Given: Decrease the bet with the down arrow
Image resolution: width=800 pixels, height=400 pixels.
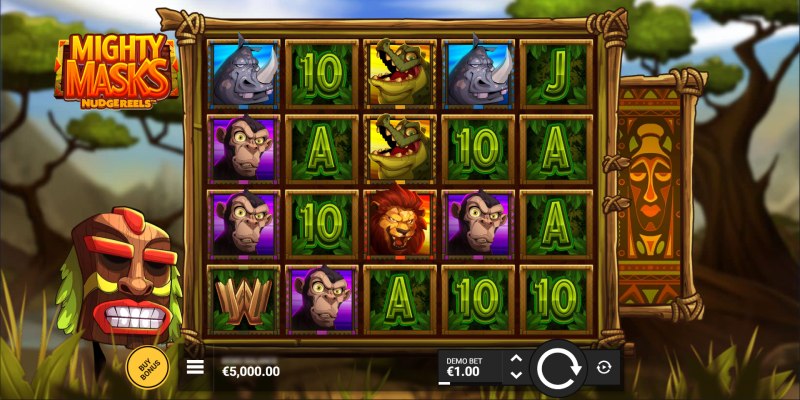Looking at the screenshot, I should click(x=516, y=376).
